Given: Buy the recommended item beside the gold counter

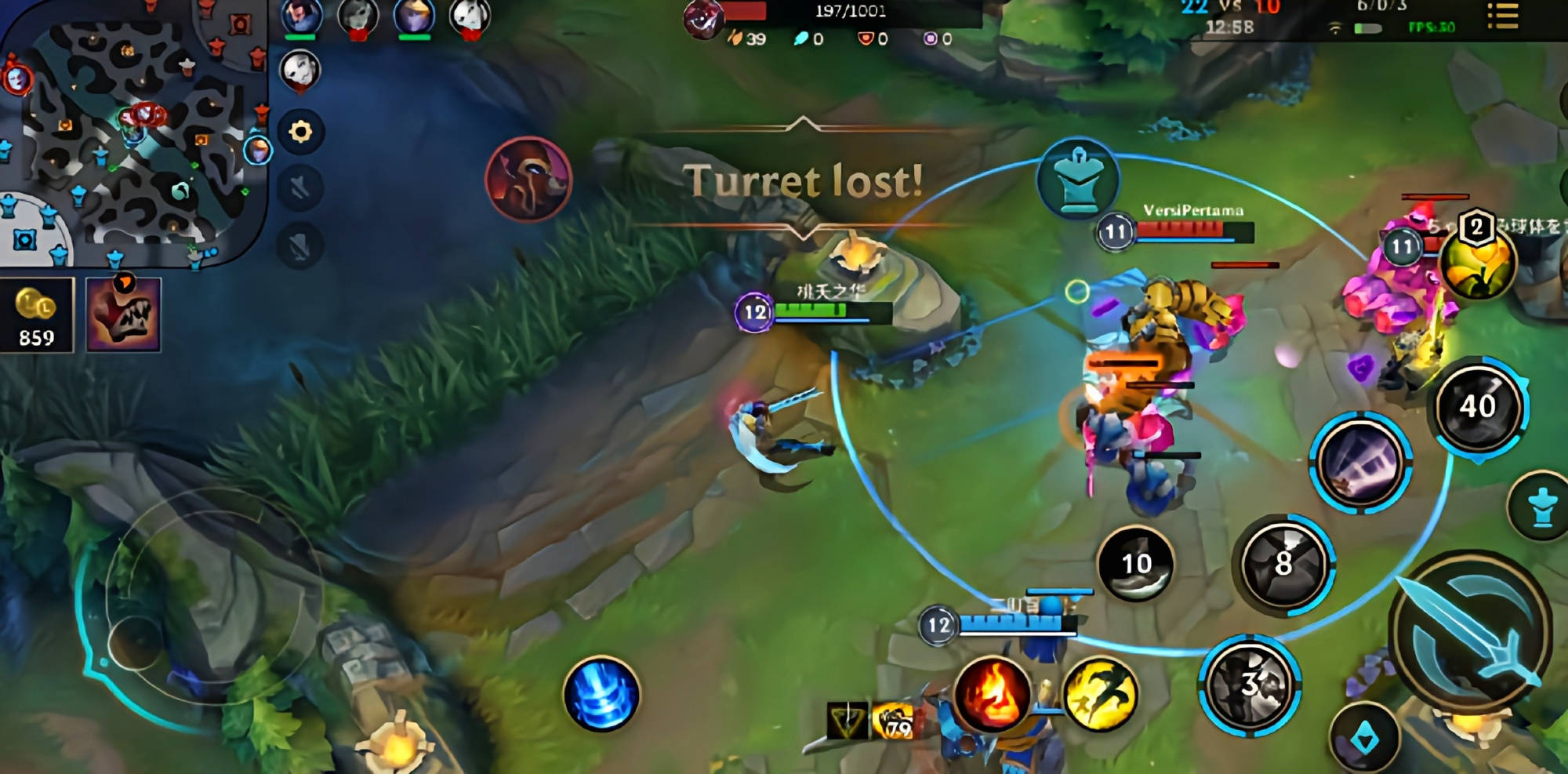Looking at the screenshot, I should tap(123, 315).
